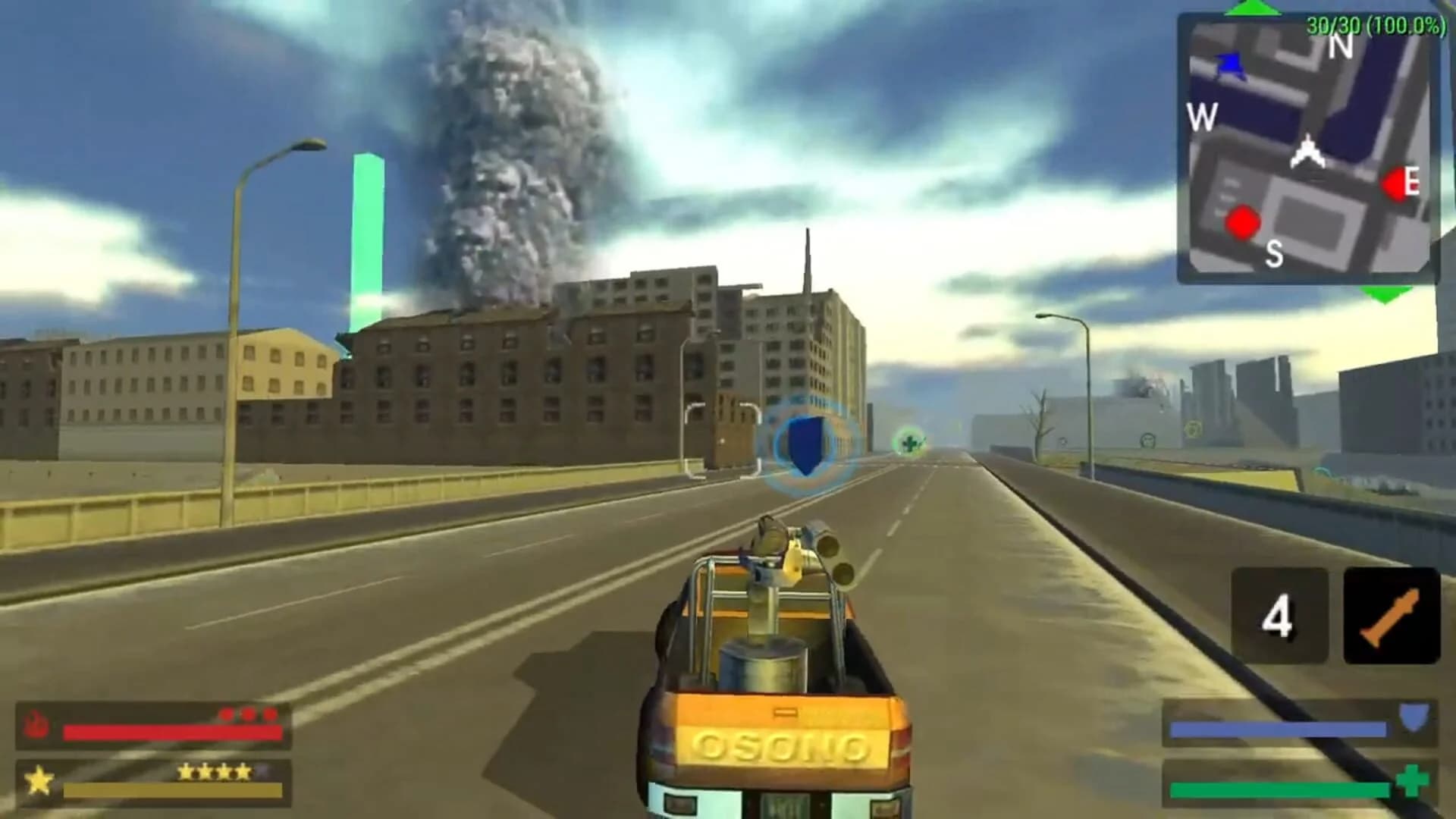Toggle the first red dot above the health bar
The width and height of the screenshot is (1456, 819).
[x=228, y=714]
